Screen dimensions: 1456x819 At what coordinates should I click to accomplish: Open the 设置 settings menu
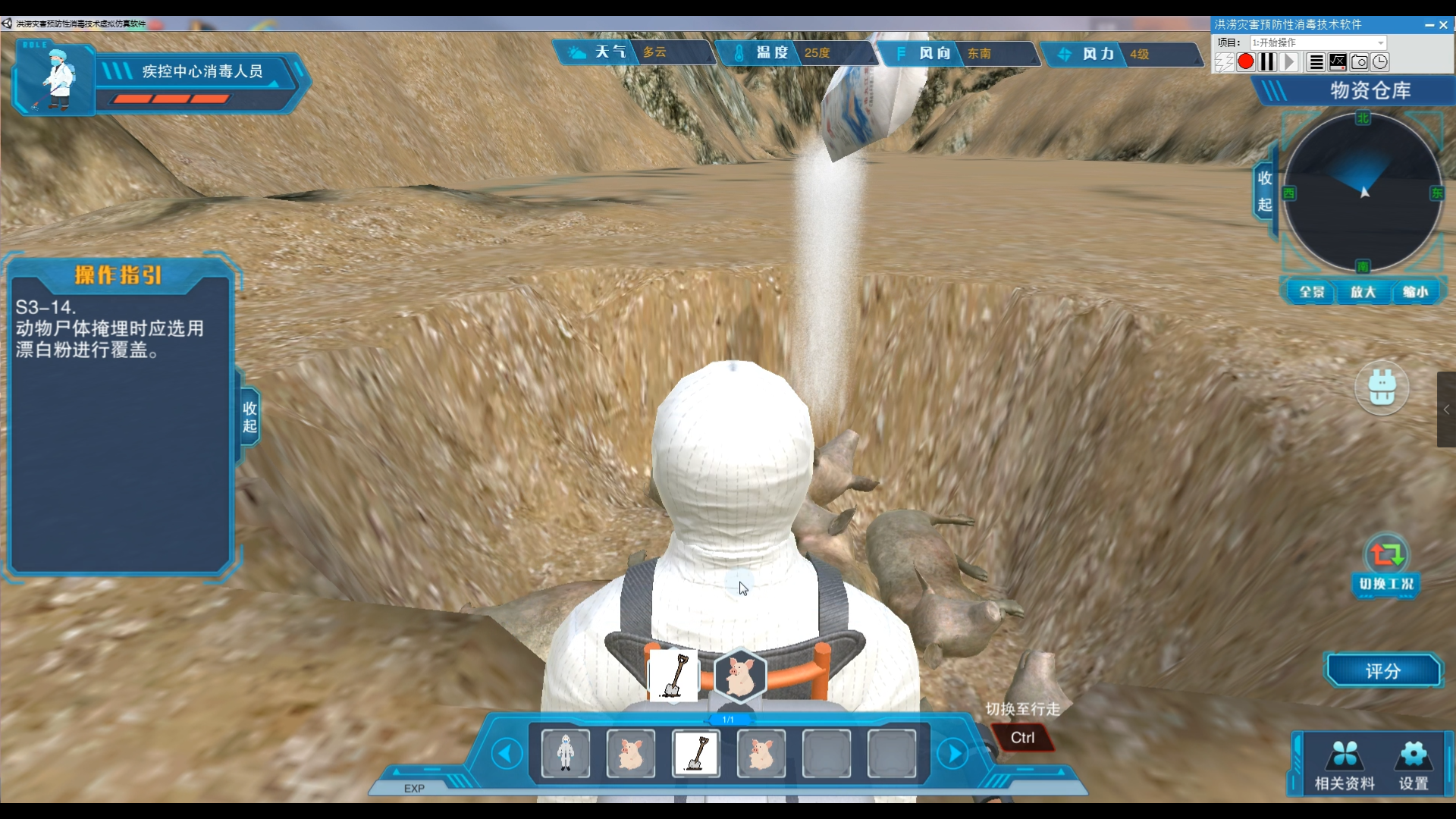(1414, 764)
